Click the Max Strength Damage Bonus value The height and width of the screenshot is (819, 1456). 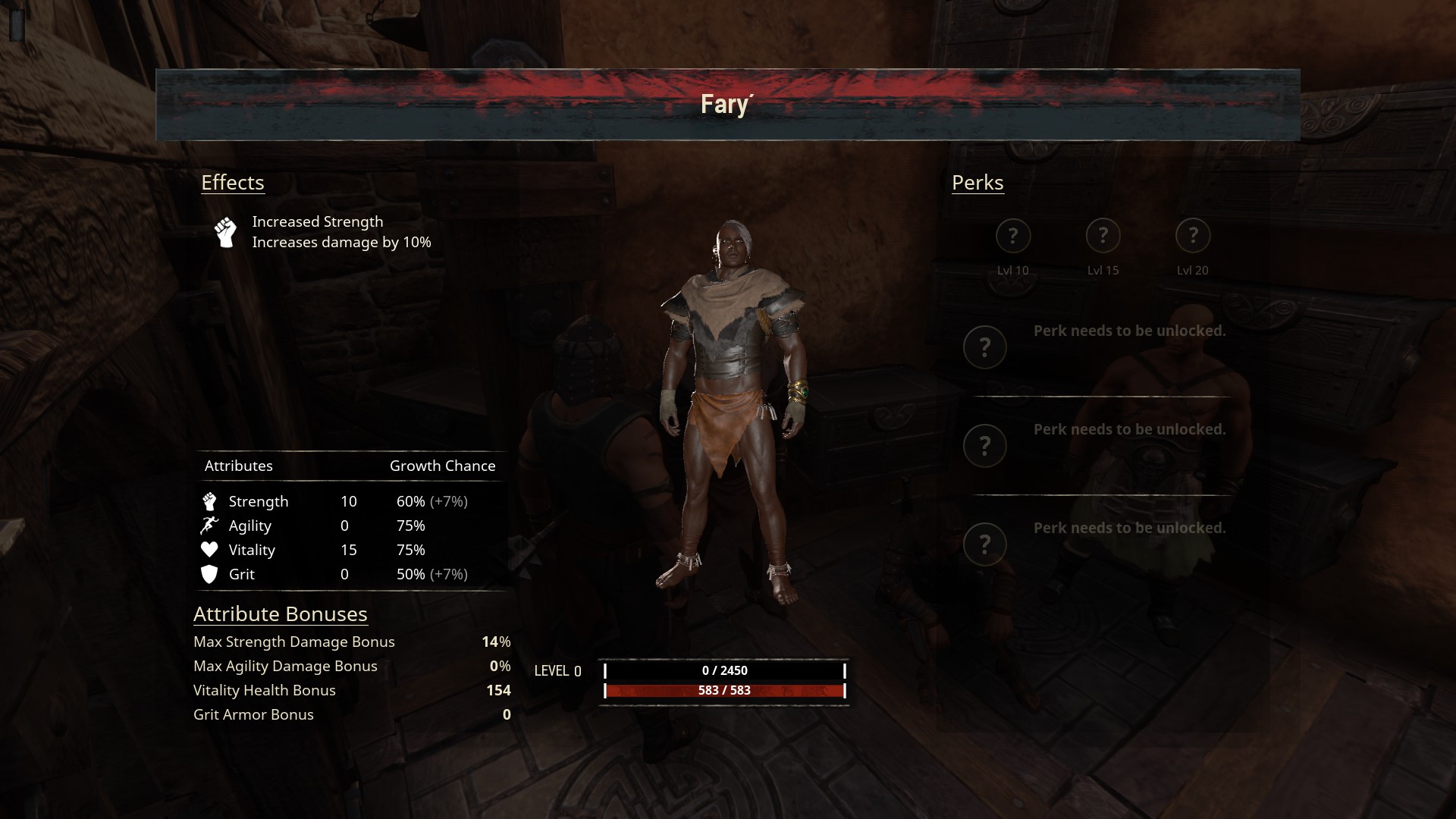[496, 642]
